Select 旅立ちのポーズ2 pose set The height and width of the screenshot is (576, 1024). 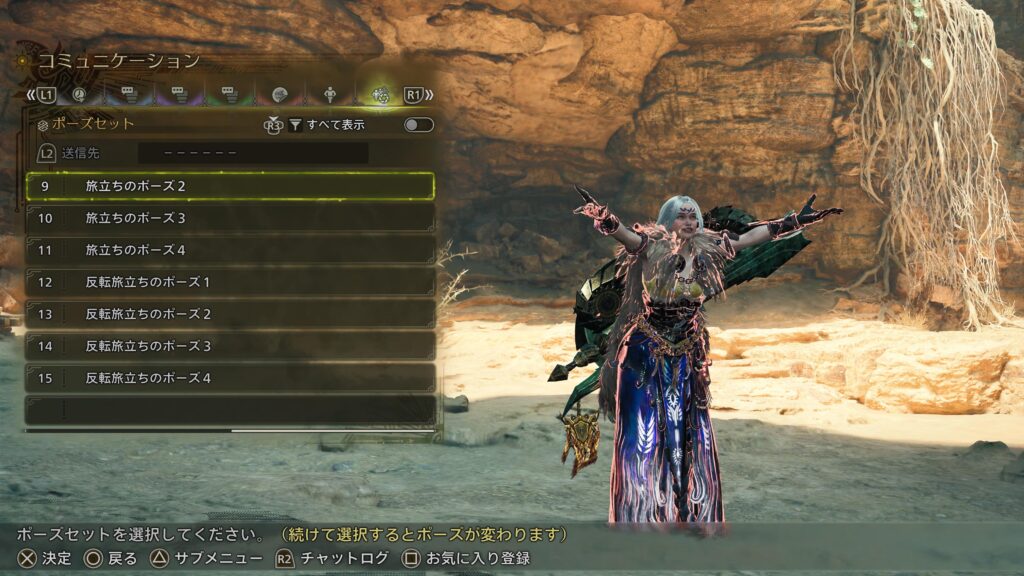tap(230, 186)
